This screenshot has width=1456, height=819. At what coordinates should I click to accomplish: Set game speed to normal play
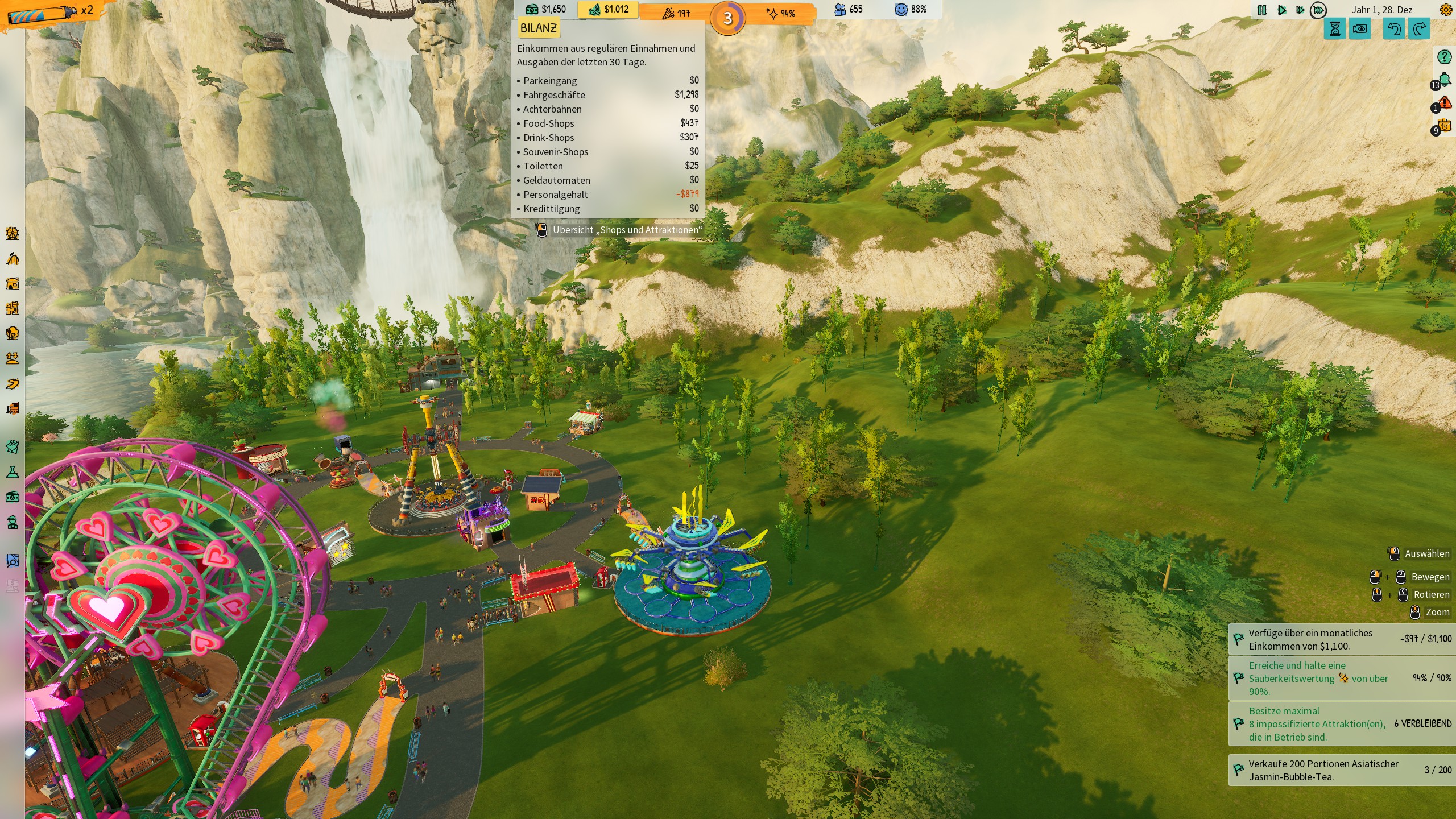1281,10
